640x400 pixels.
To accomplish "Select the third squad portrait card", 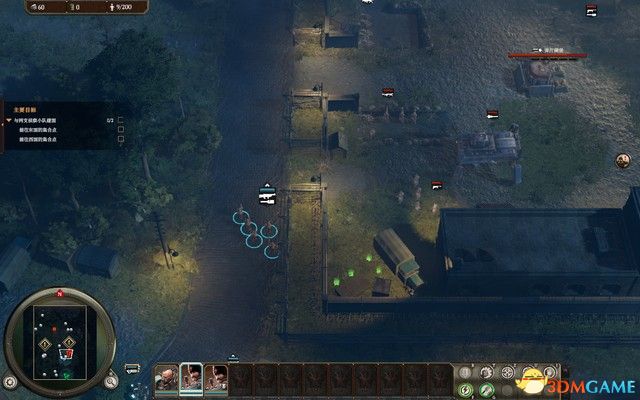I will 216,379.
